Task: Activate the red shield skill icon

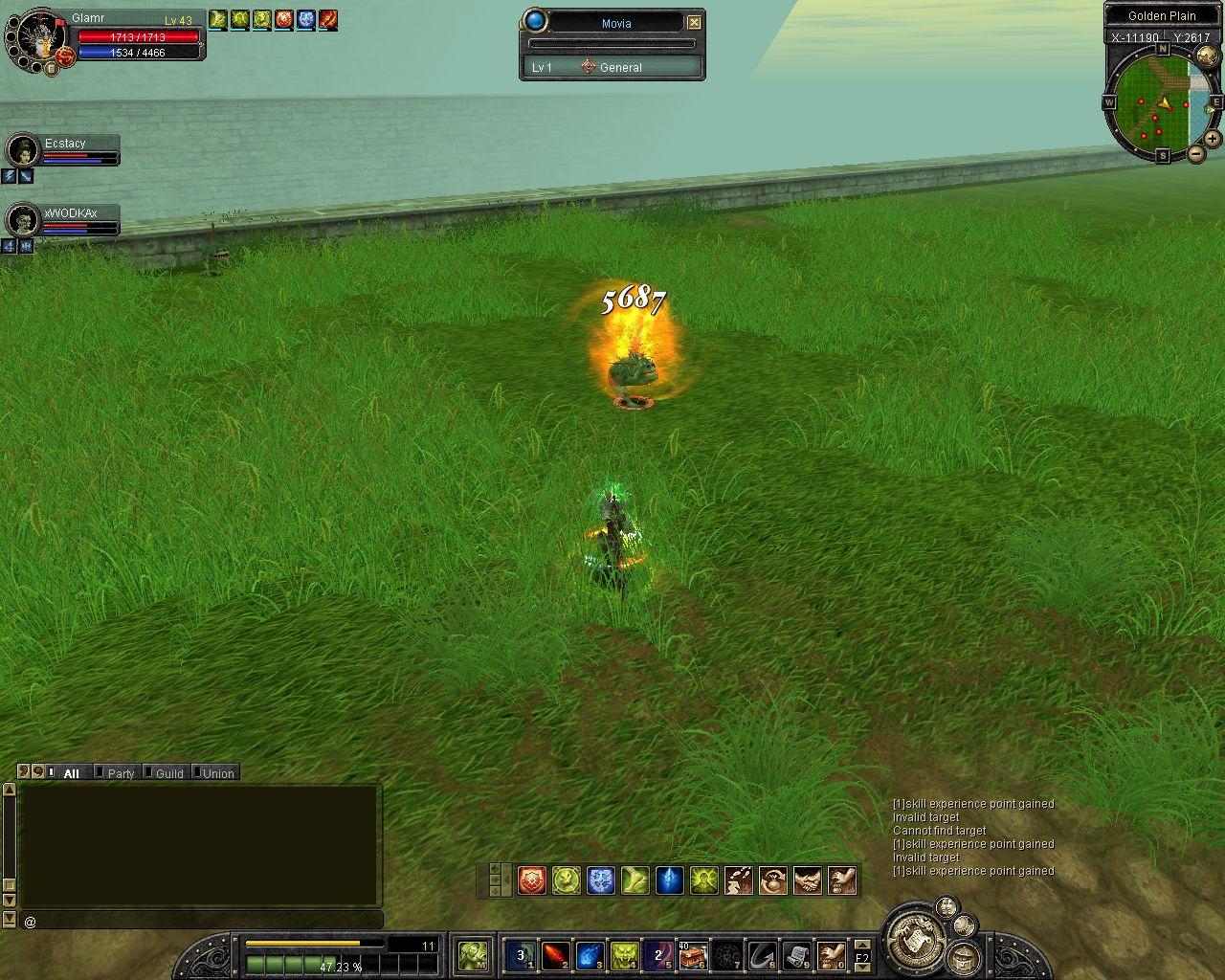Action: (532, 880)
